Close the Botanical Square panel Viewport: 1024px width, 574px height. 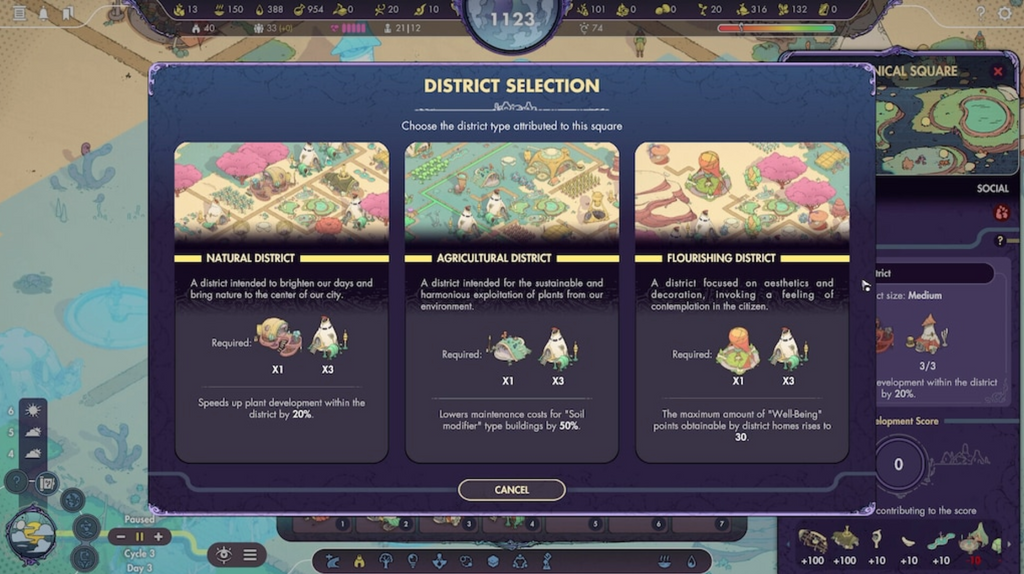[x=997, y=72]
